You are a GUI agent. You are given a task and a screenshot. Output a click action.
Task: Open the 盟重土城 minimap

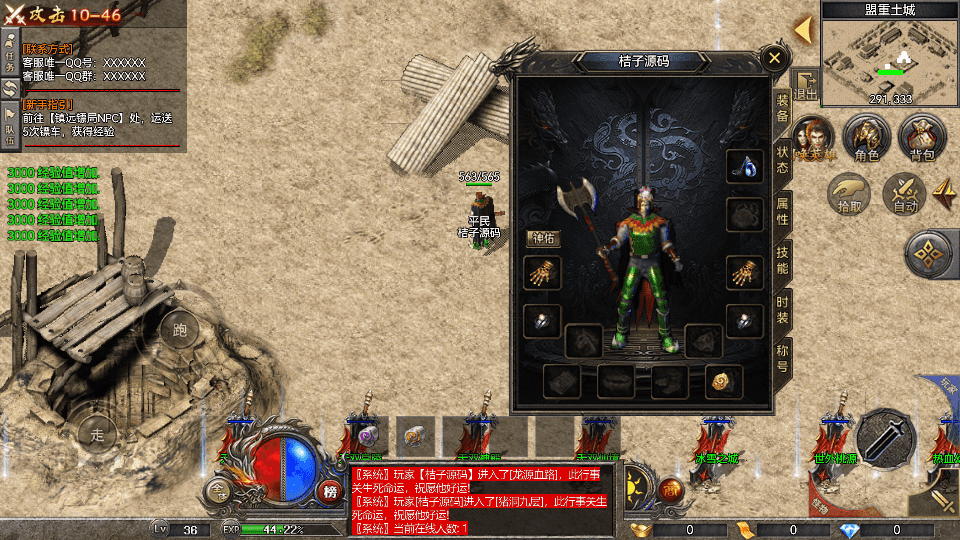(x=889, y=54)
